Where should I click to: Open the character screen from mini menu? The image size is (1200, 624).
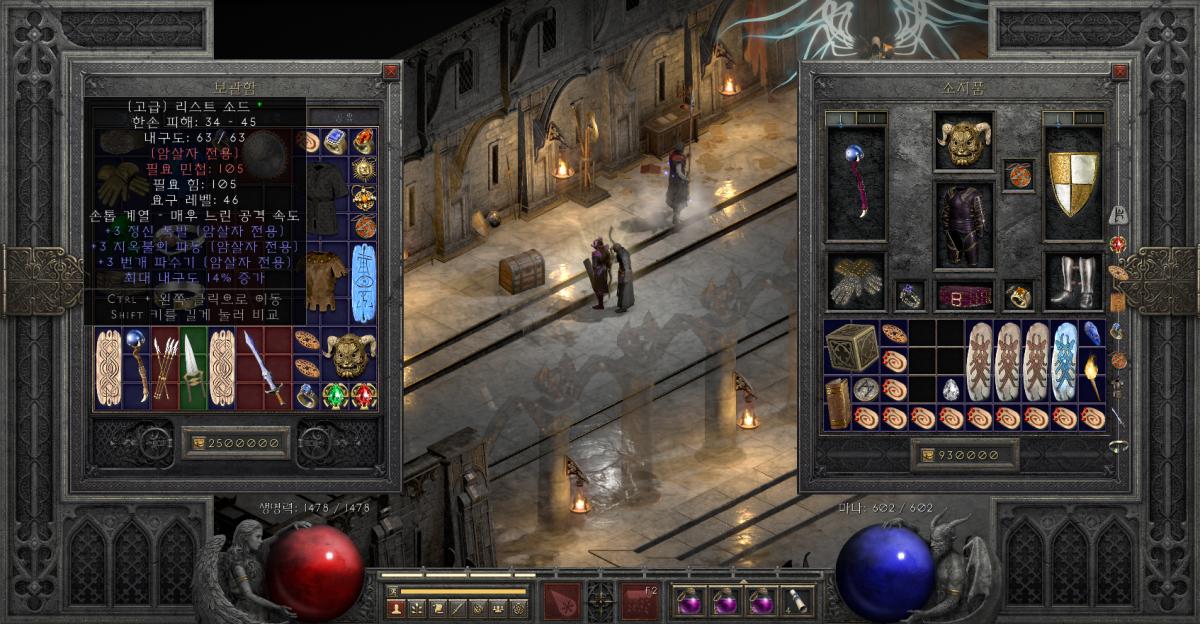(x=396, y=607)
